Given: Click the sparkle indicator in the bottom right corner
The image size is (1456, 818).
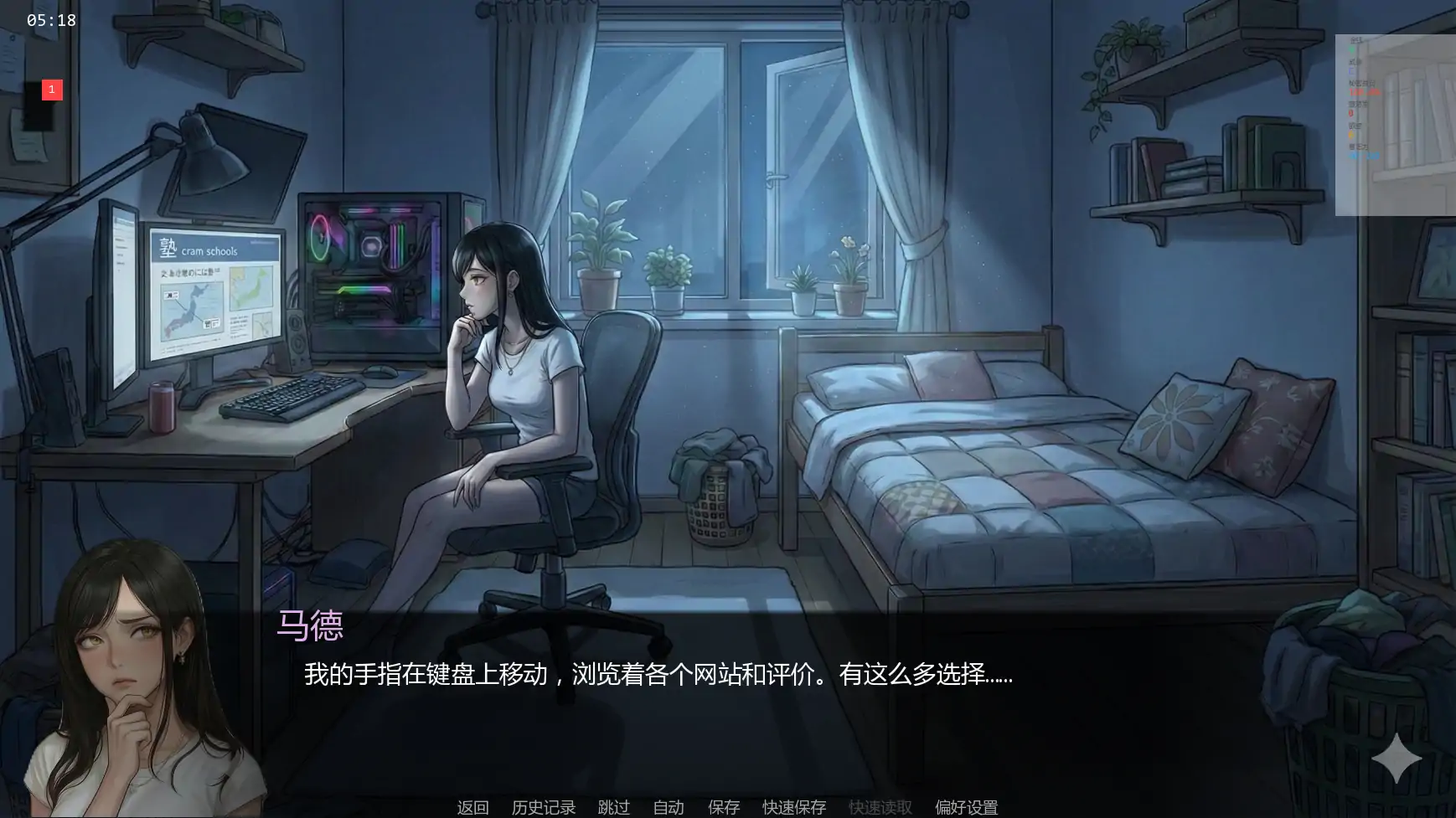Looking at the screenshot, I should click(x=1396, y=760).
